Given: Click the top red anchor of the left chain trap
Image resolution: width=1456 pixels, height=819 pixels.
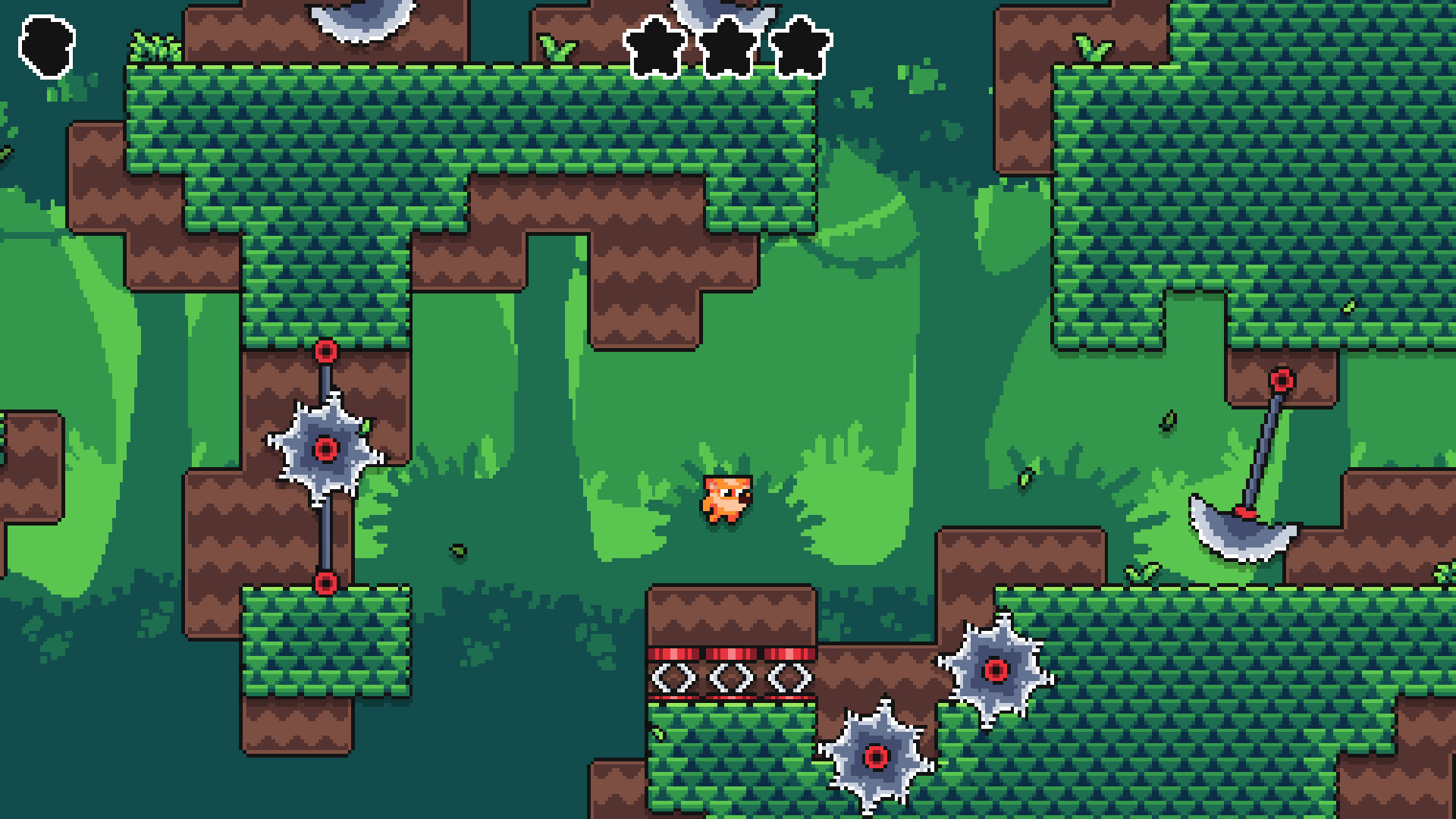Looking at the screenshot, I should pyautogui.click(x=326, y=350).
